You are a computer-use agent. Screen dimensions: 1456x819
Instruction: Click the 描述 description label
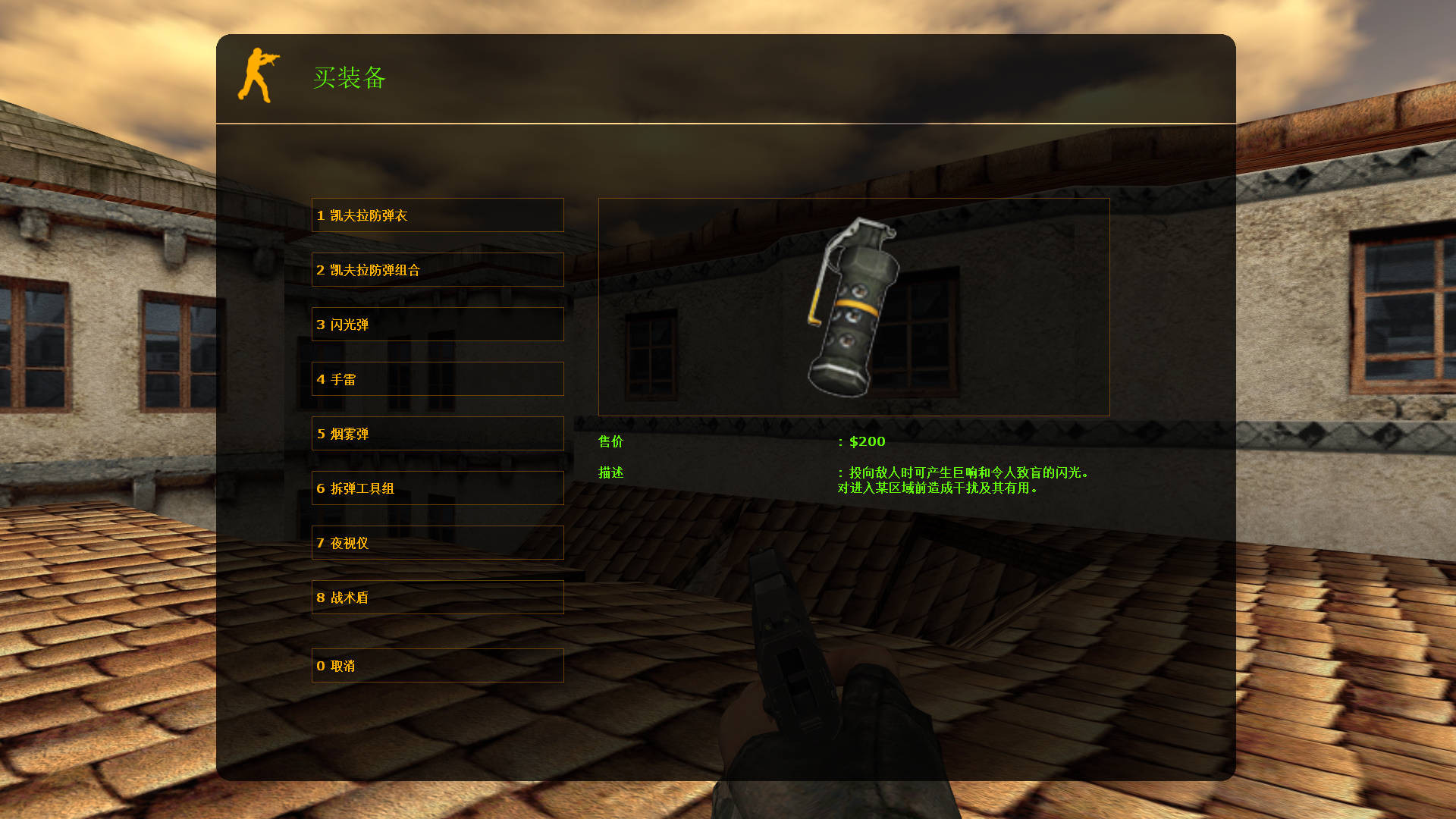[610, 472]
